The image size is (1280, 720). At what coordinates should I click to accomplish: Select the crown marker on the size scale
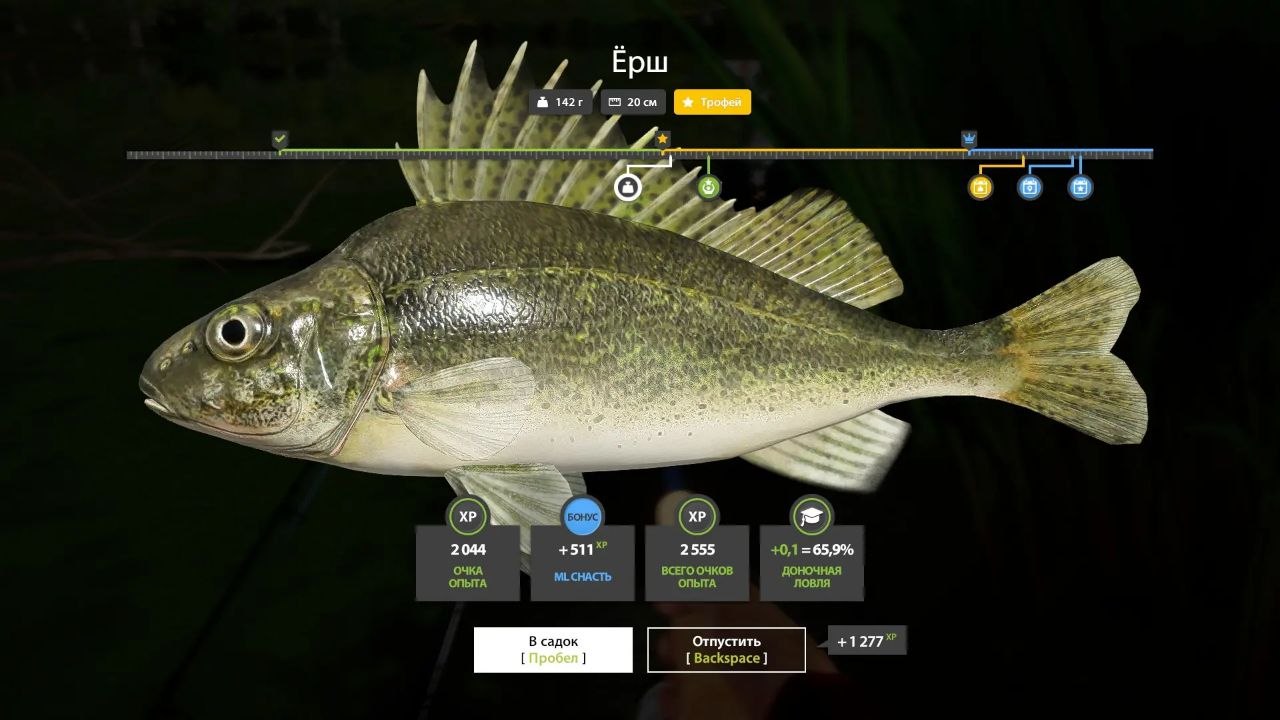pyautogui.click(x=967, y=137)
